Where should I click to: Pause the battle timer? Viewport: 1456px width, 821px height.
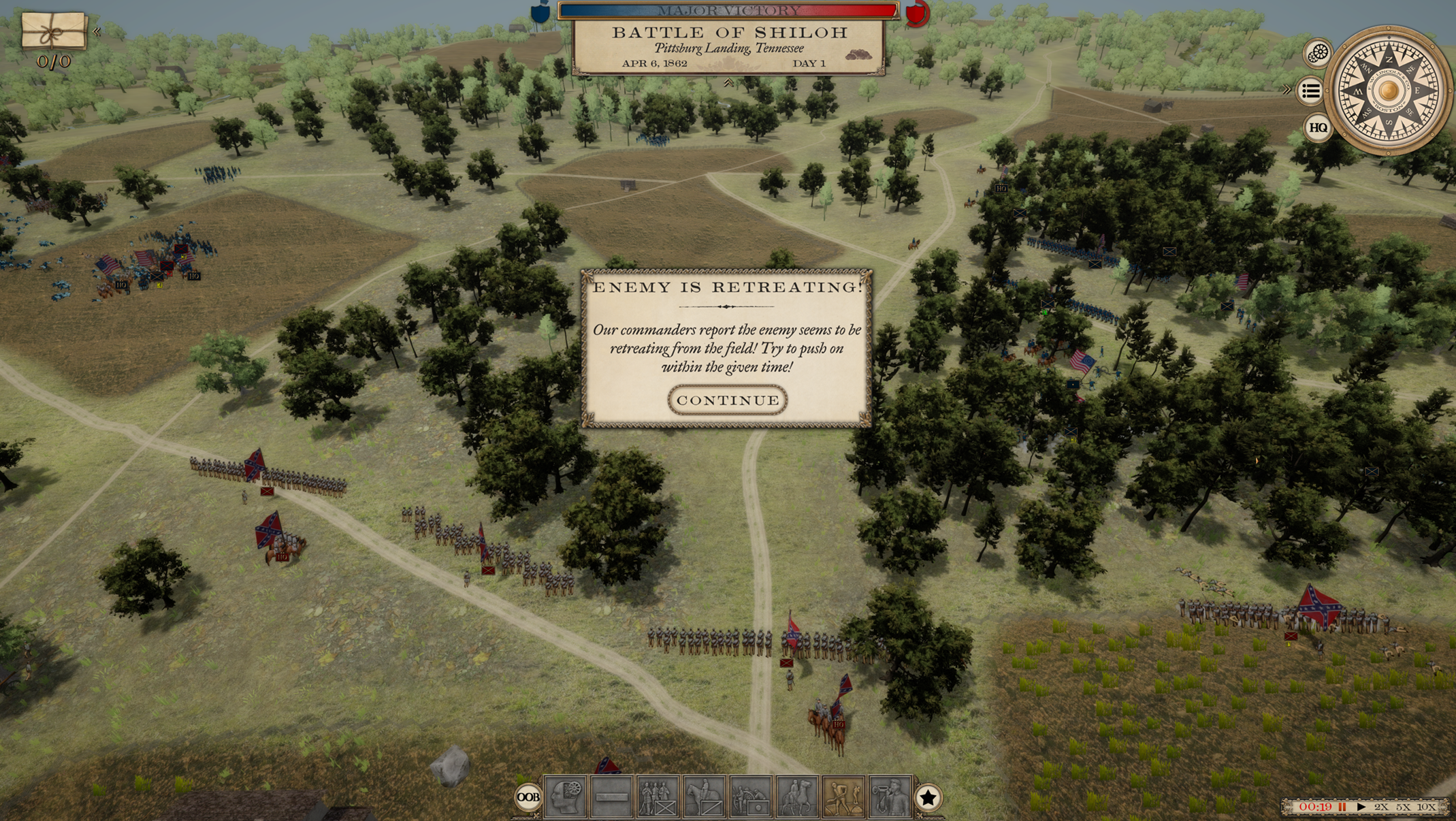click(x=1342, y=807)
